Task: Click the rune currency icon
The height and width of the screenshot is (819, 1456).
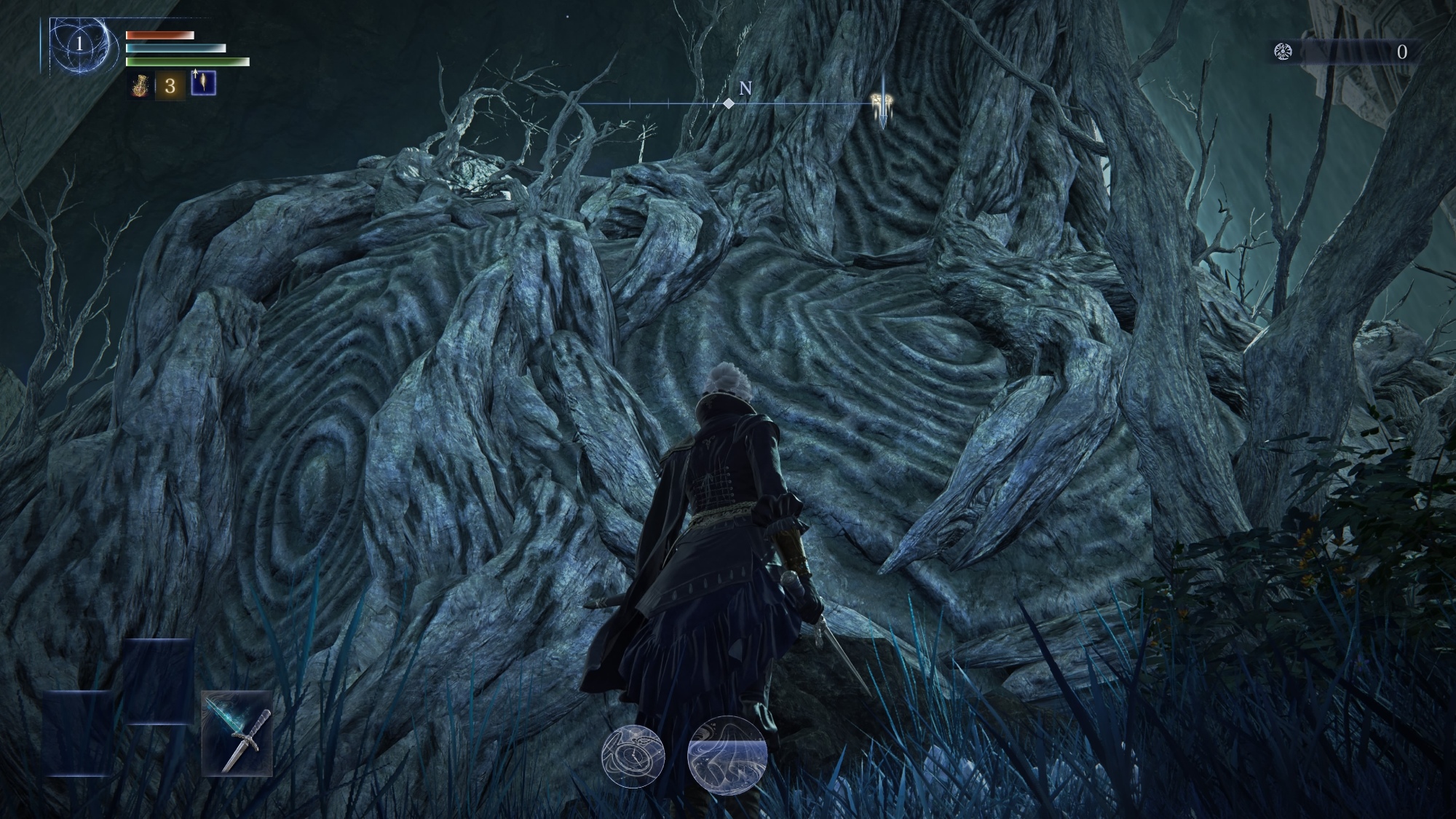Action: click(1283, 52)
